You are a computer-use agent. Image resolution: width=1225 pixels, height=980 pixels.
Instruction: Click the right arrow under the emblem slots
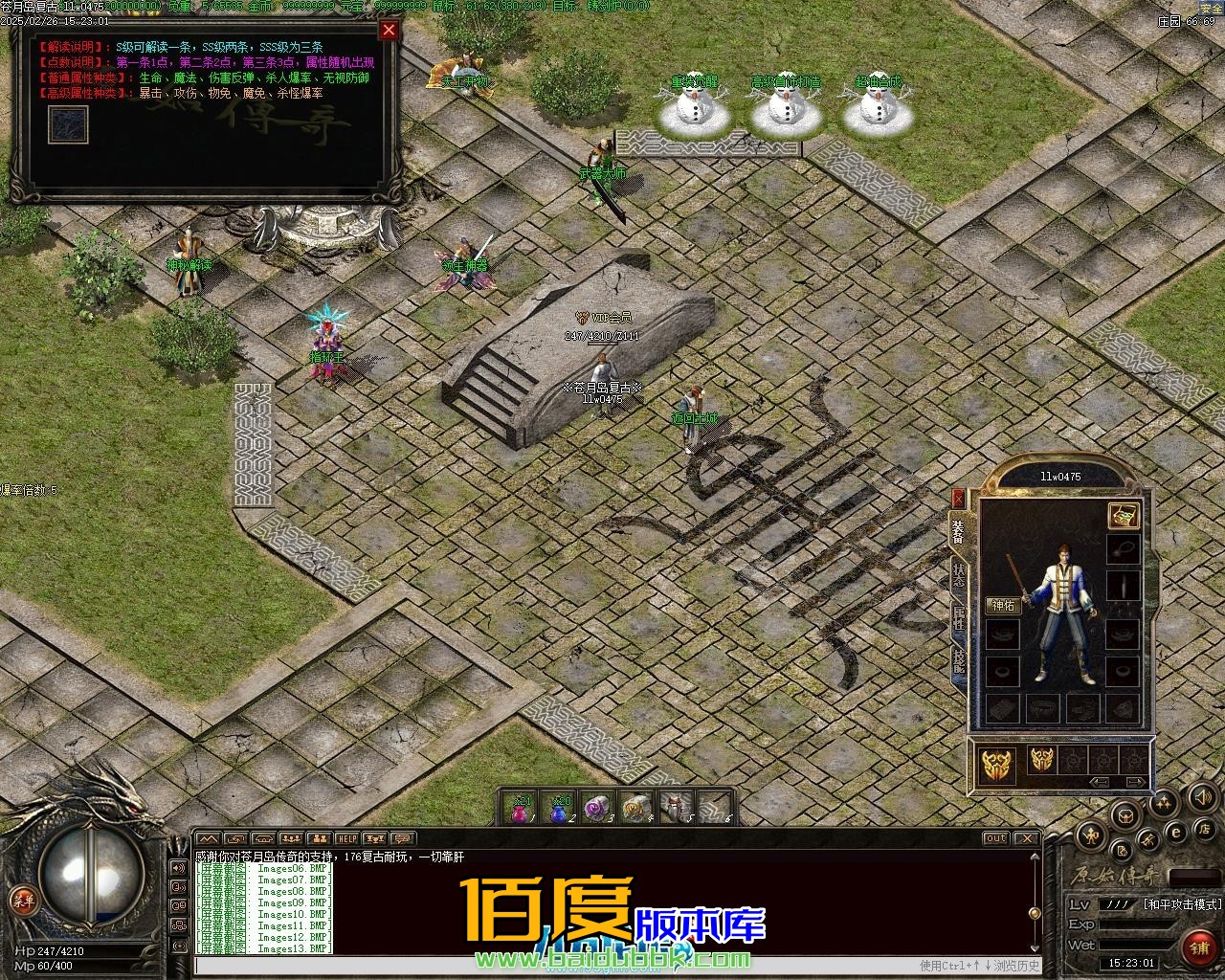coord(1134,782)
